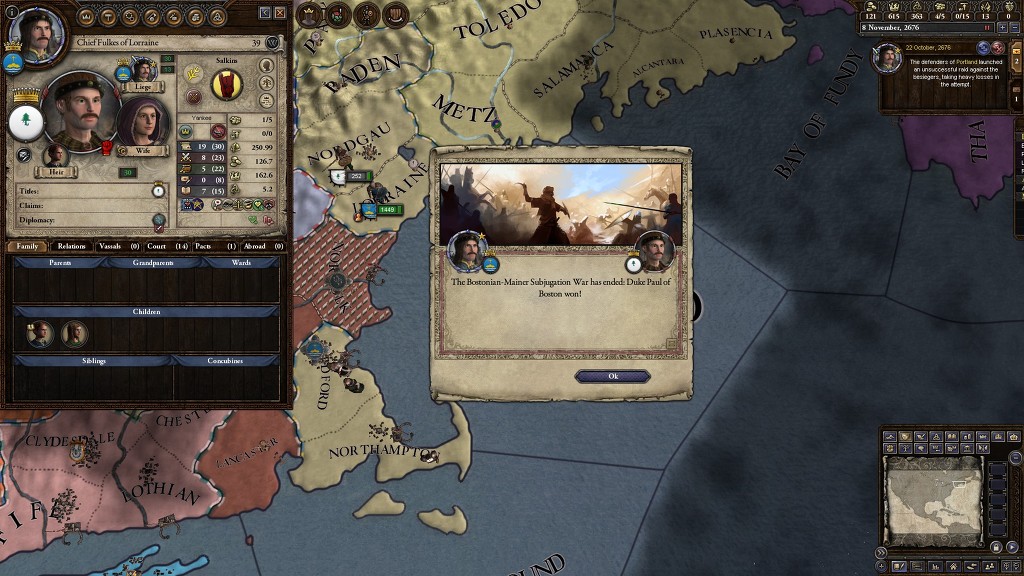Switch to the Family tab

tap(27, 246)
